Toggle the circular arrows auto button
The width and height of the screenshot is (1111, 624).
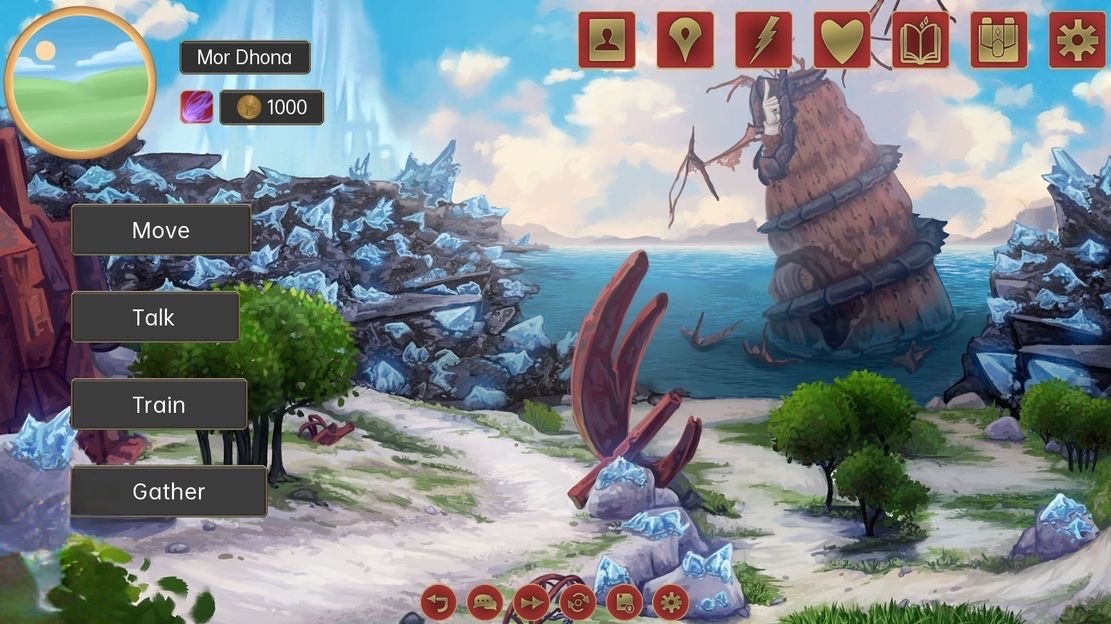[577, 602]
